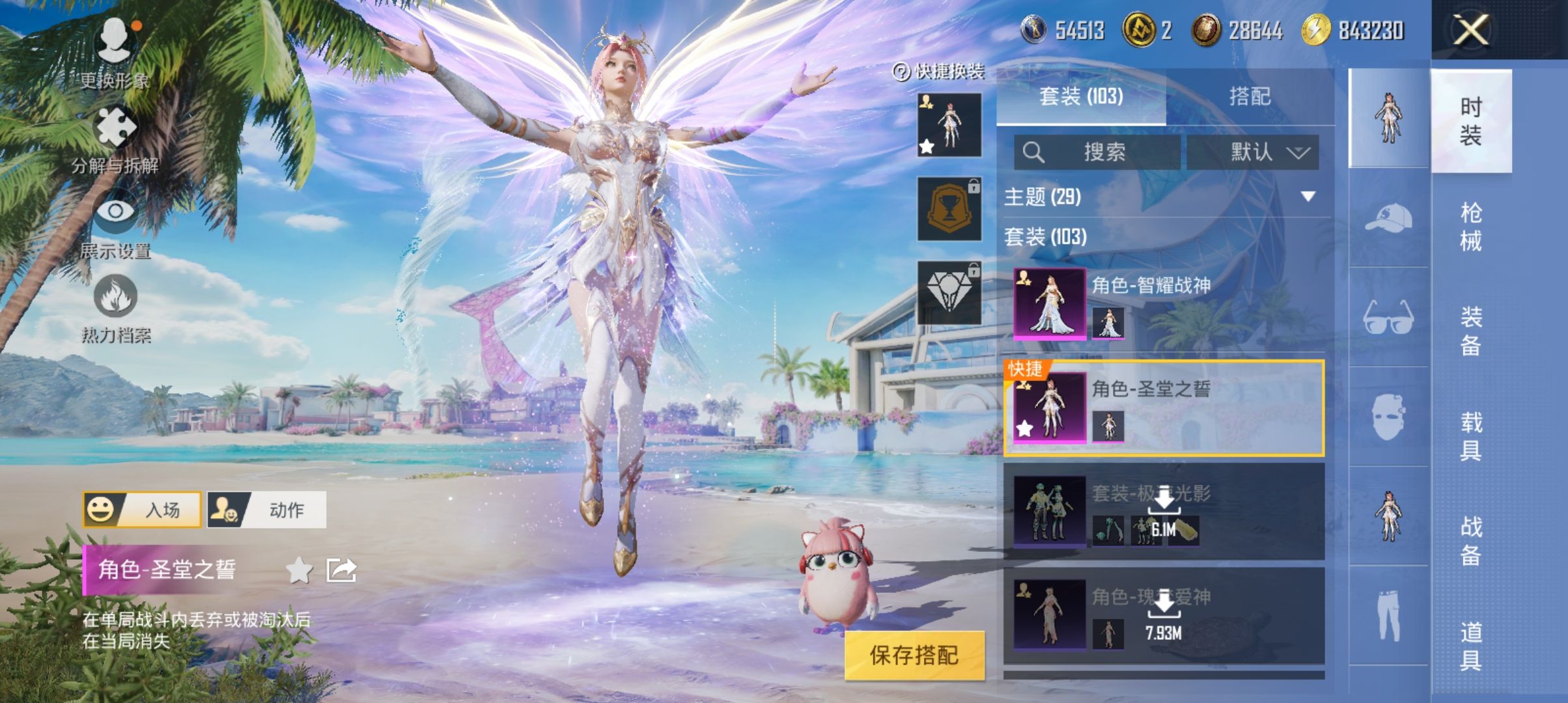Select the 动作 action button
Viewport: 1568px width, 703px height.
coord(266,509)
